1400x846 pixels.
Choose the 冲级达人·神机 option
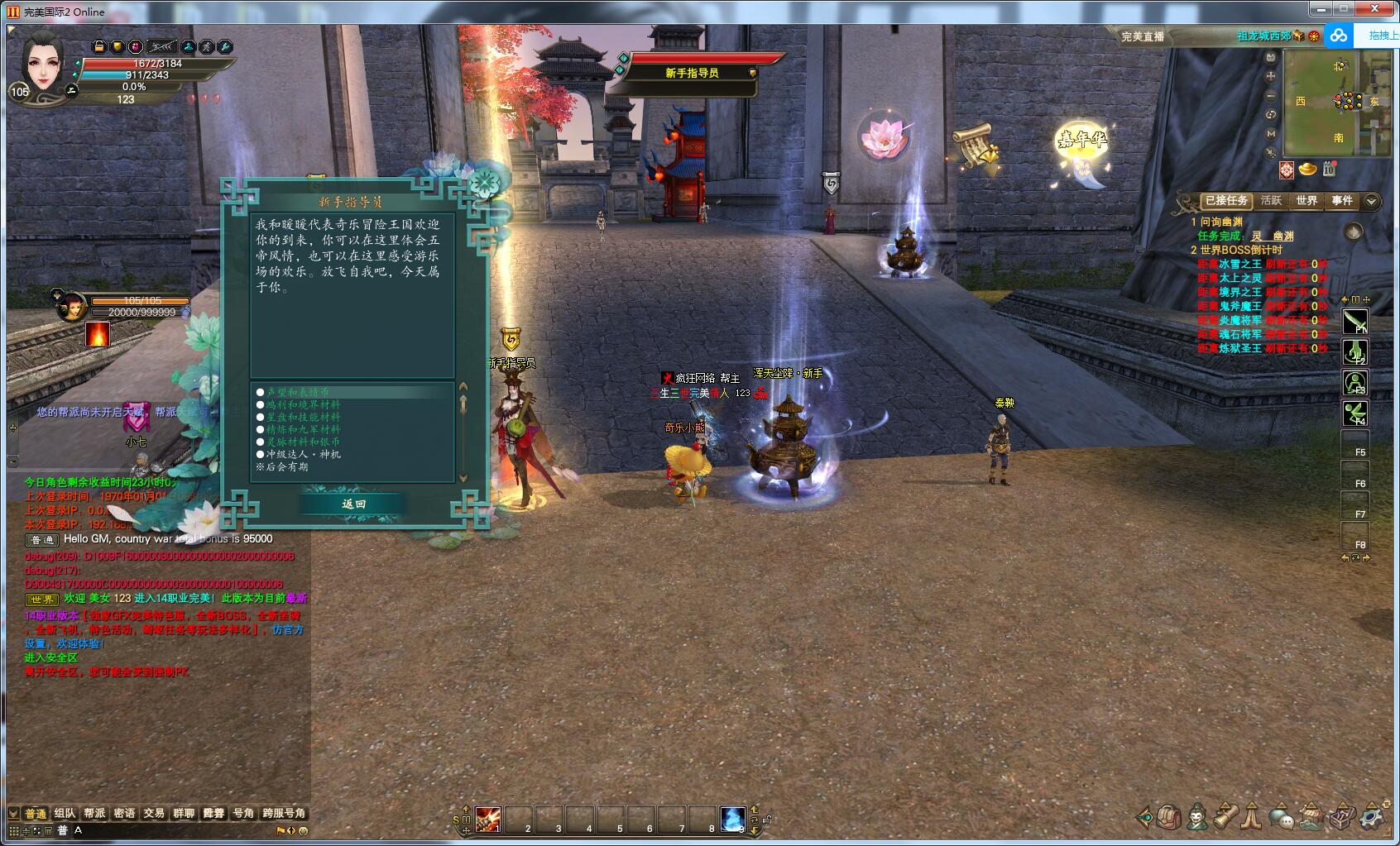tap(303, 454)
